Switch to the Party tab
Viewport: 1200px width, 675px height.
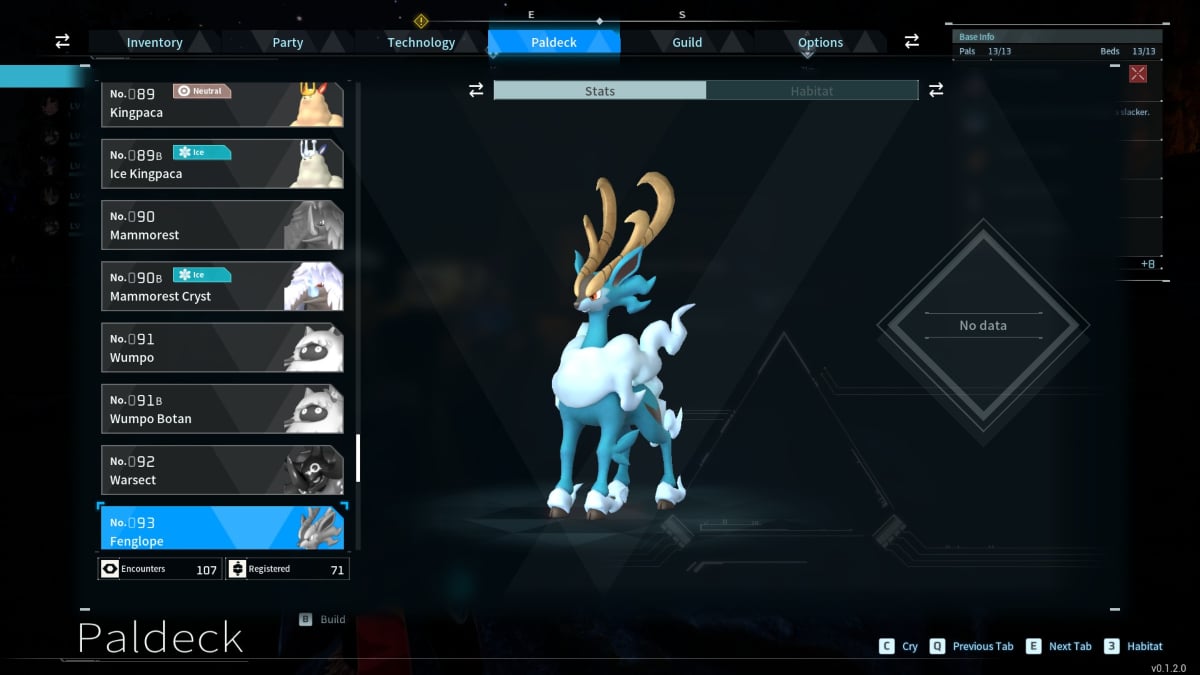coord(288,43)
